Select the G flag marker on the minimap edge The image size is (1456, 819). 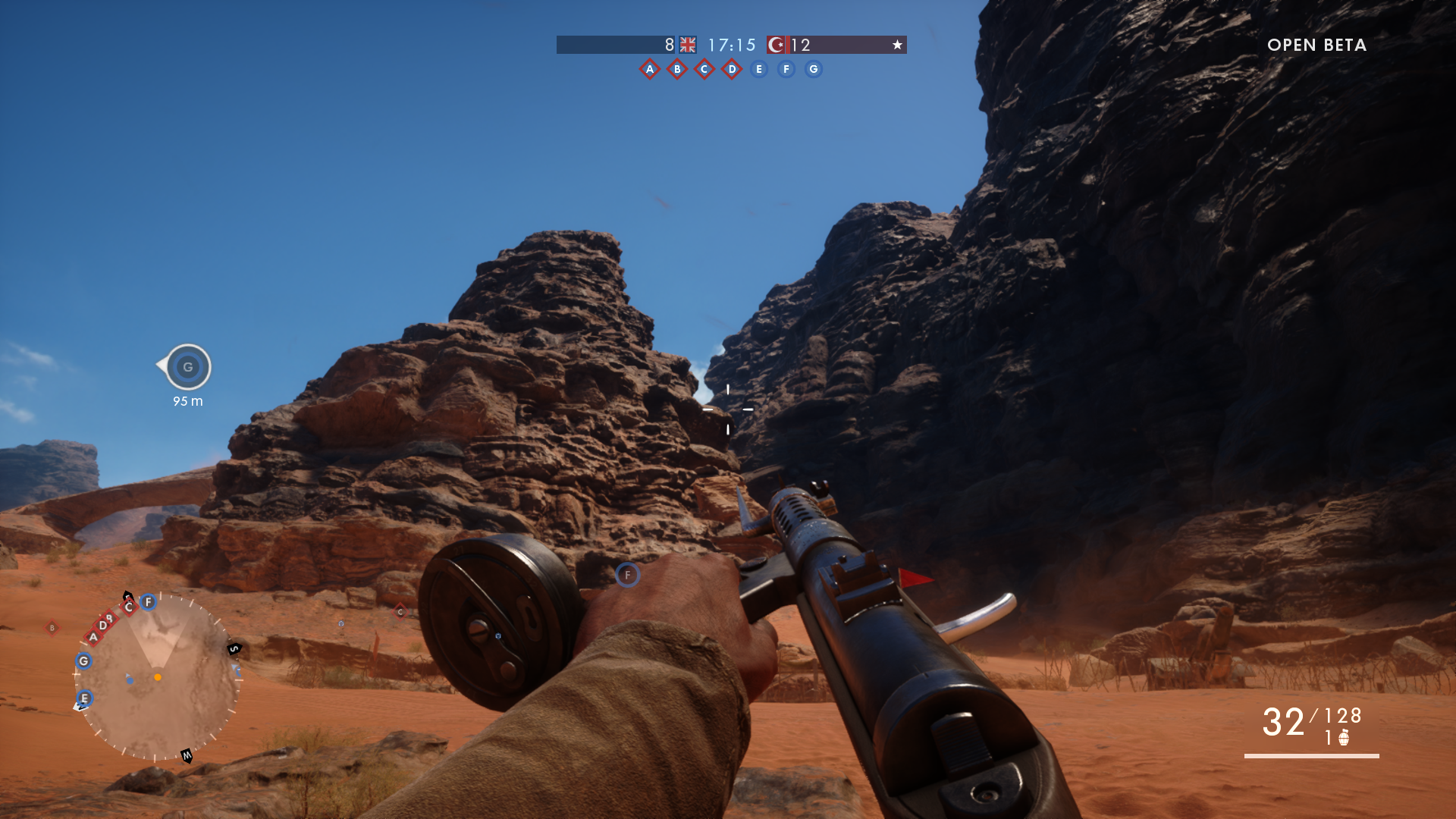tap(83, 661)
